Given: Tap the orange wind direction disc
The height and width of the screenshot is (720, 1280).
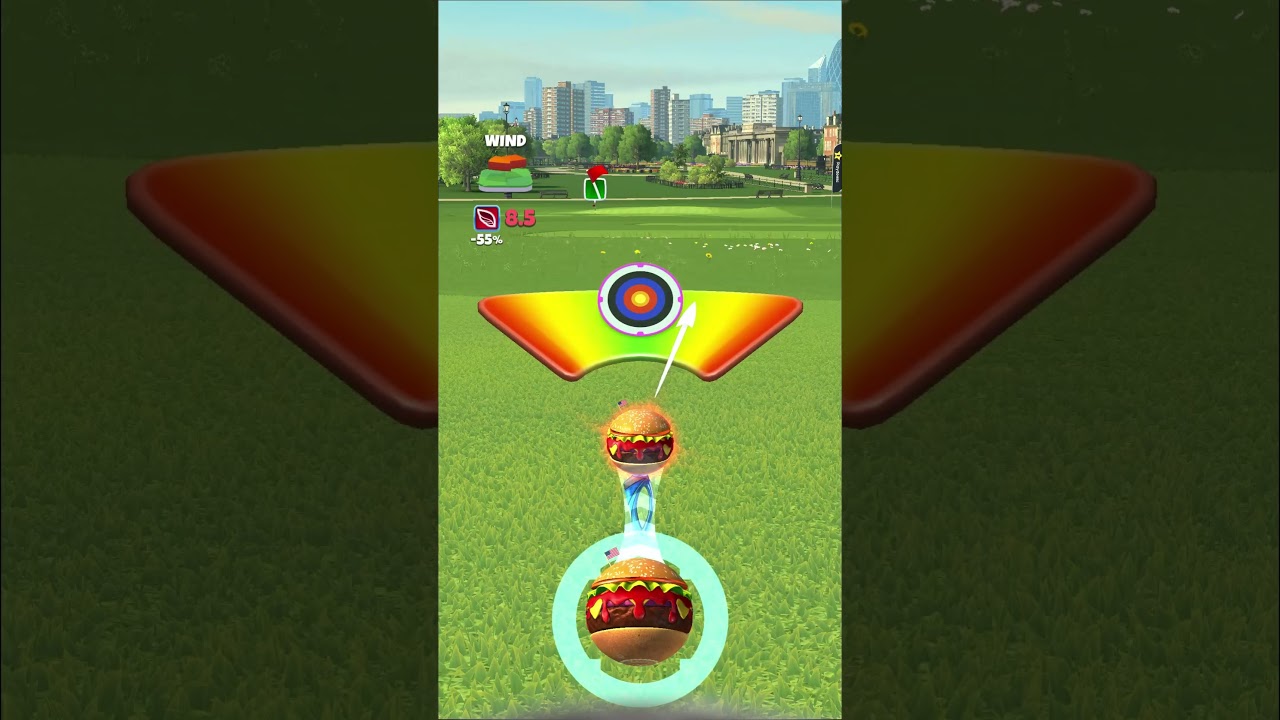Looking at the screenshot, I should click(x=505, y=163).
